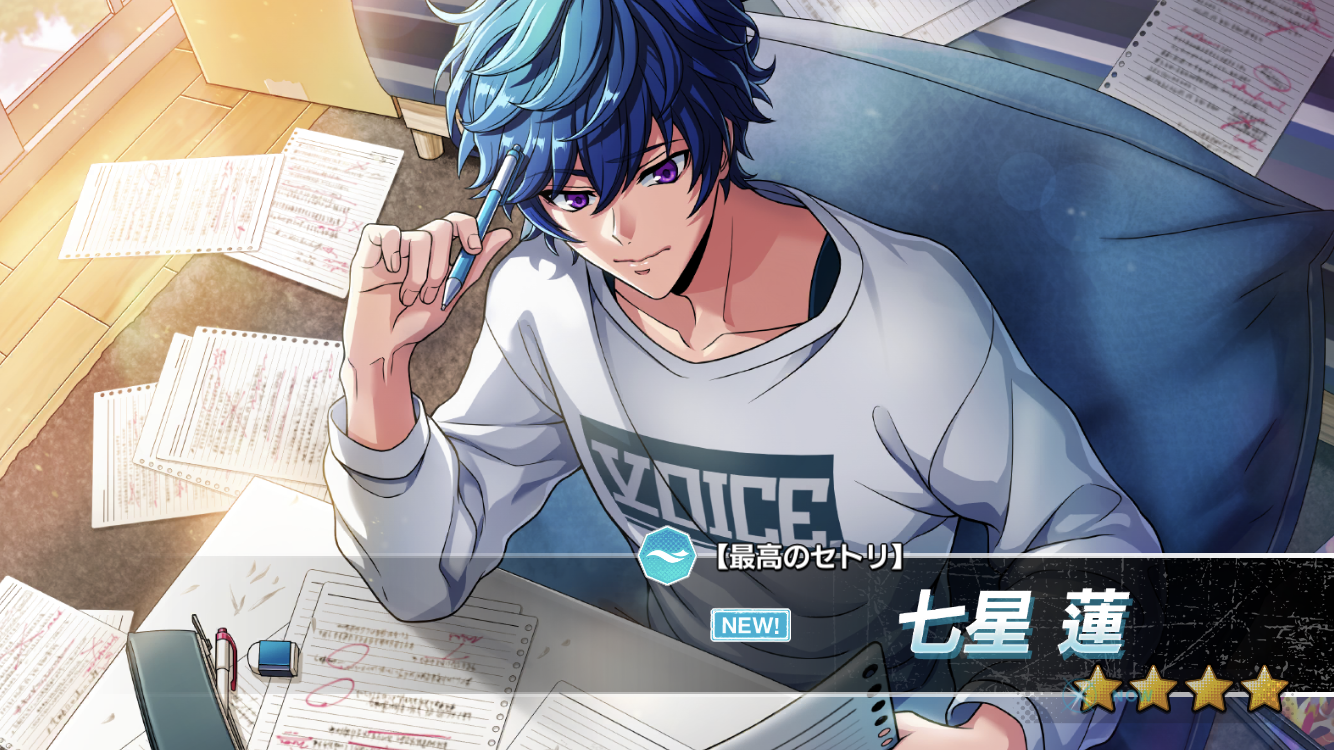Viewport: 1334px width, 750px height.
Task: Select the card name 七星 蓮
Action: pyautogui.click(x=1012, y=626)
